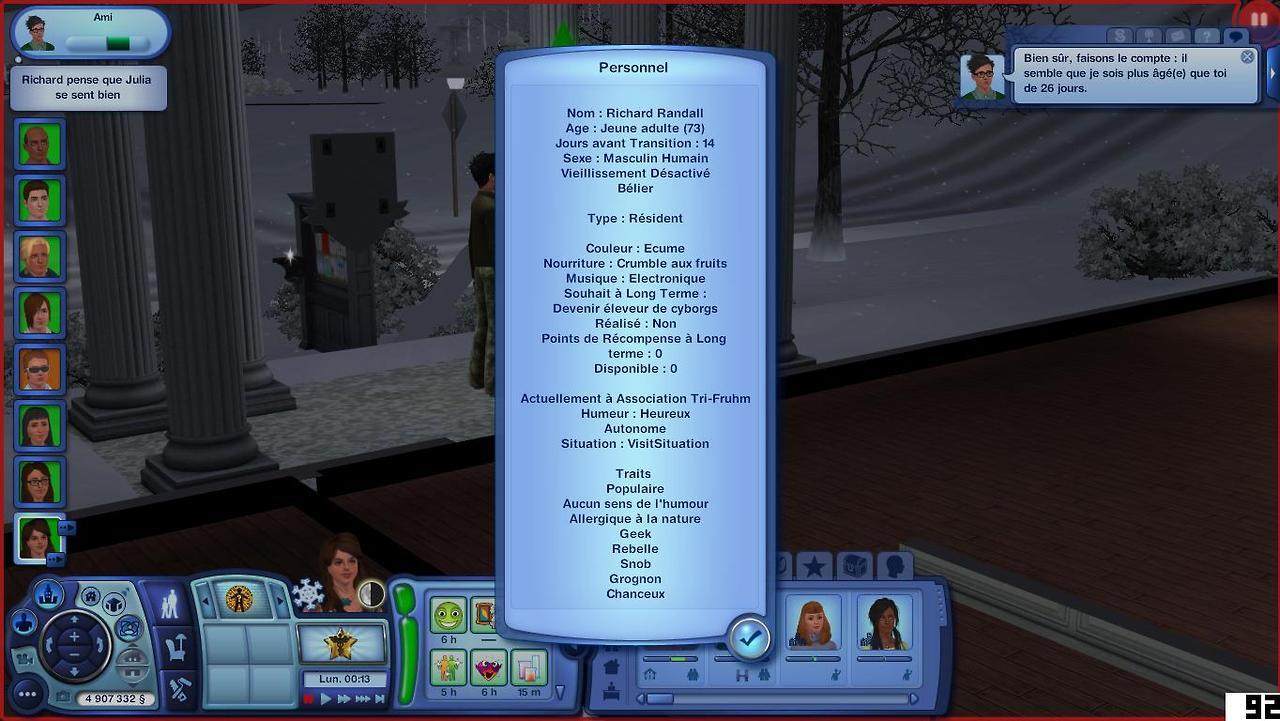1280x721 pixels.
Task: Open the three-dots options menu
Action: (x=27, y=693)
